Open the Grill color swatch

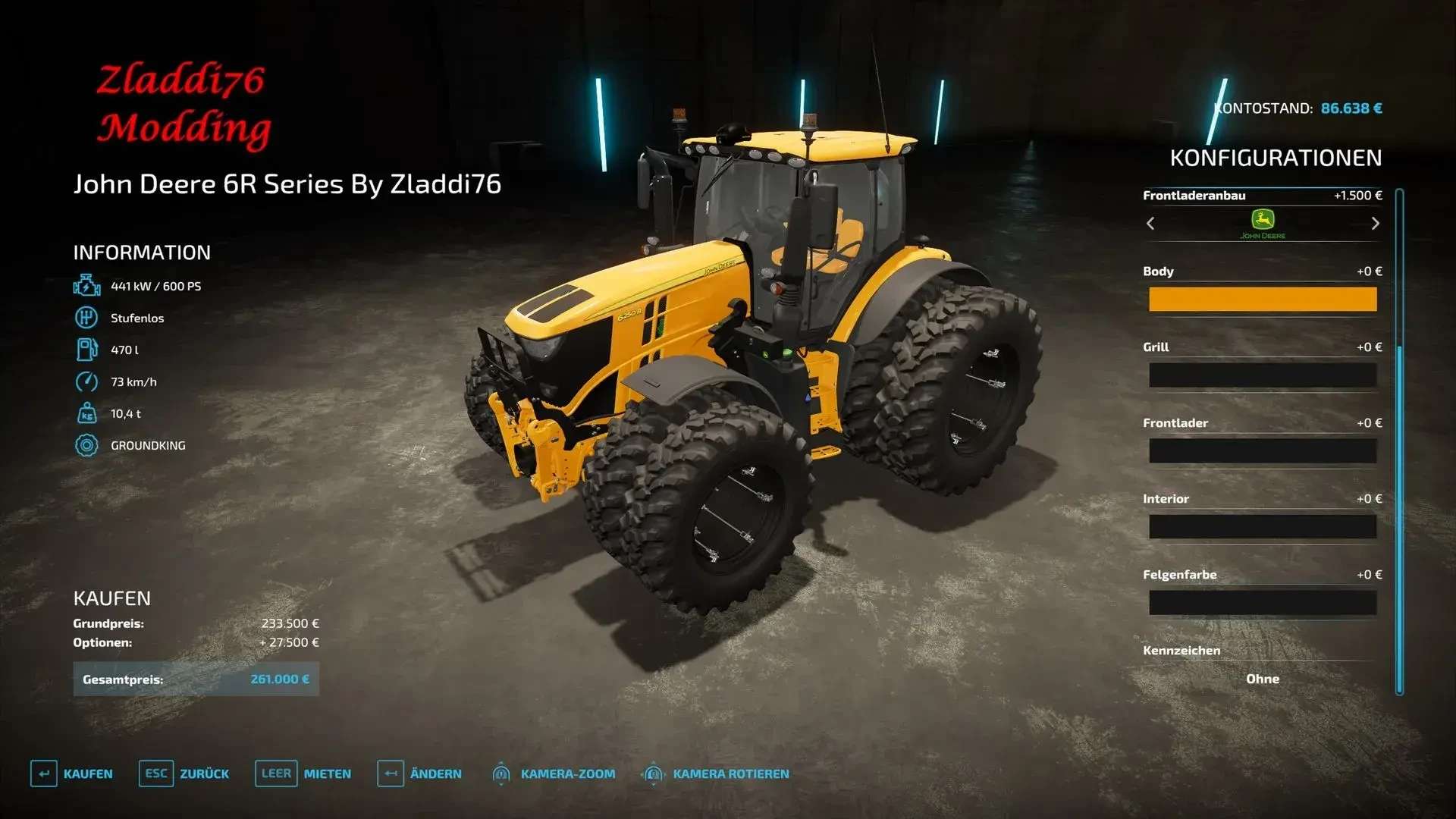(x=1262, y=375)
